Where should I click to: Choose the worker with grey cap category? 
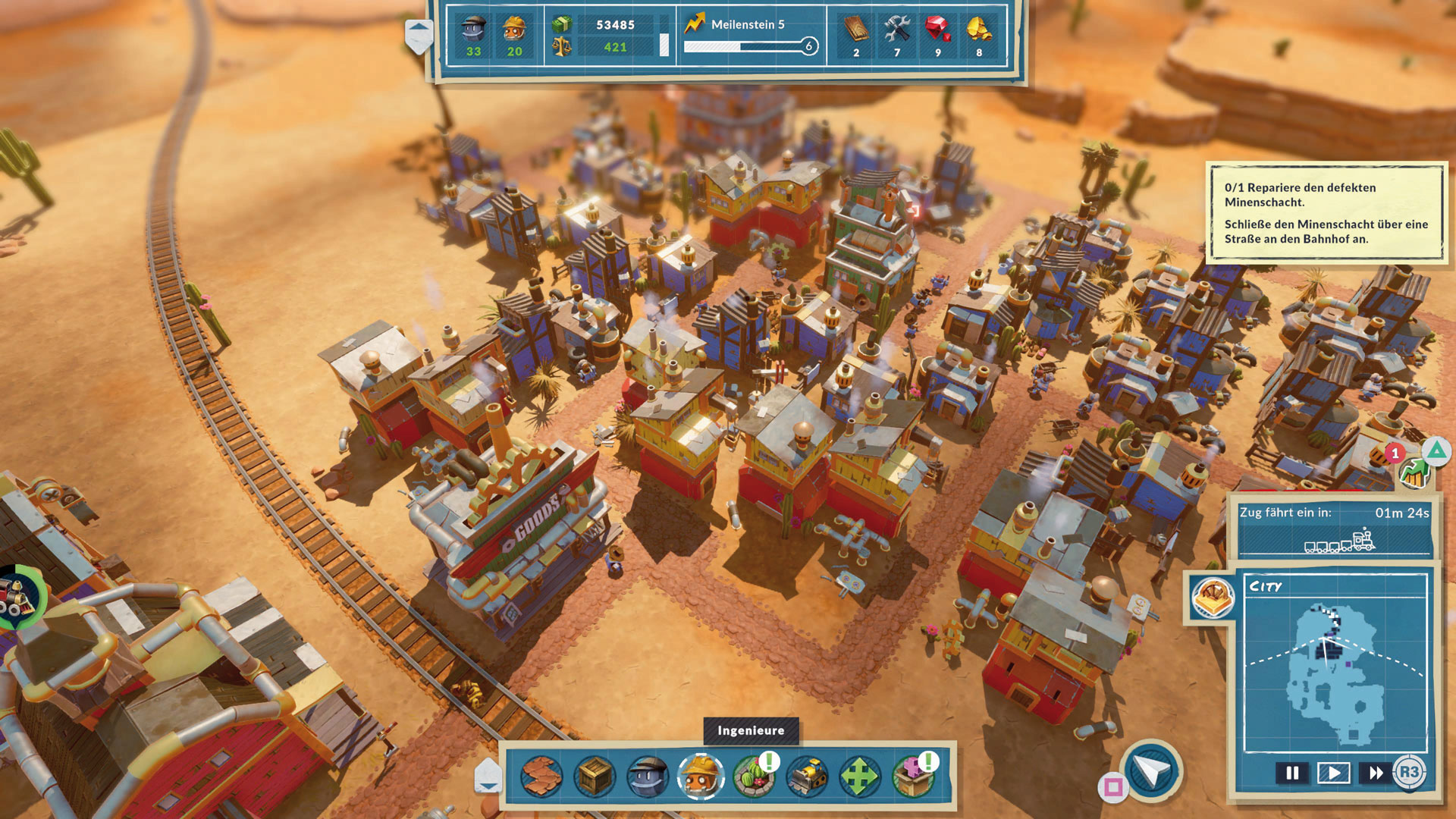point(648,776)
